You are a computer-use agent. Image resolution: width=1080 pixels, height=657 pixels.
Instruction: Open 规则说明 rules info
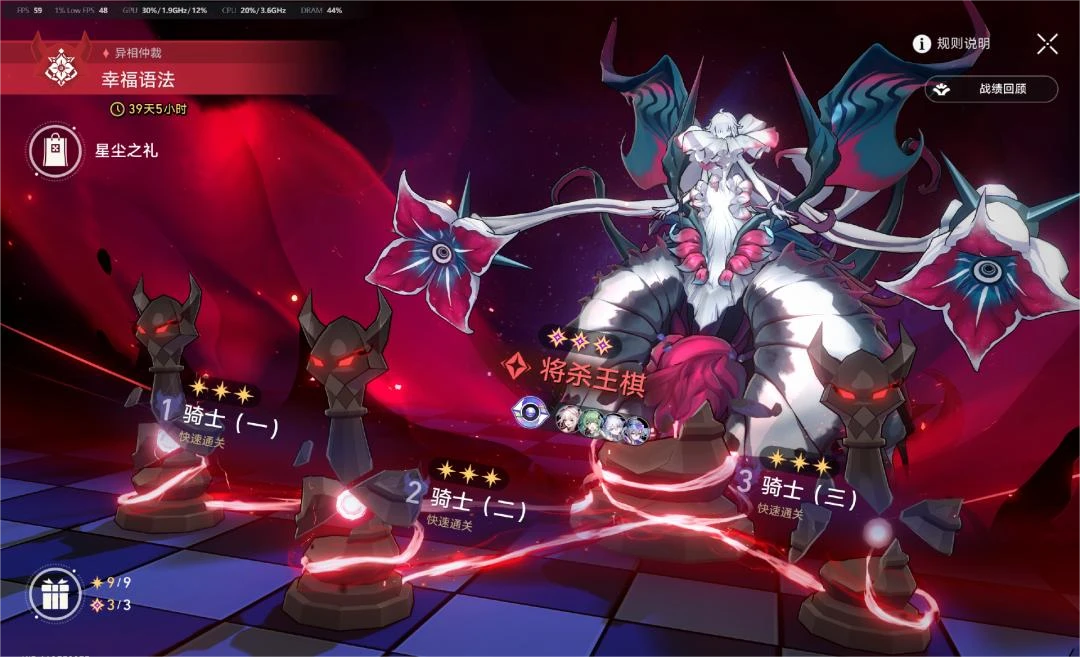pyautogui.click(x=951, y=43)
